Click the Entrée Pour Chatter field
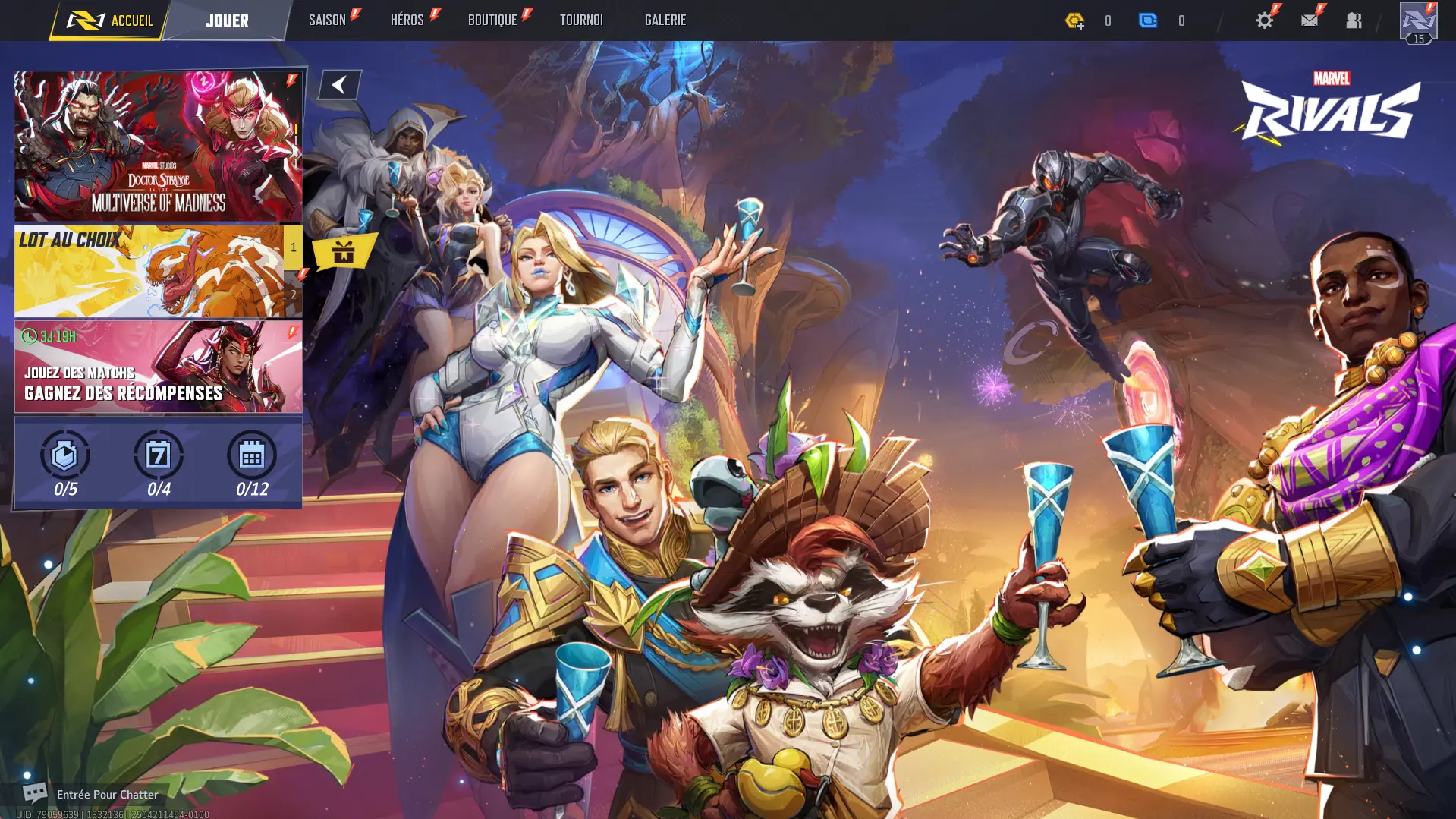This screenshot has width=1456, height=819. (106, 794)
